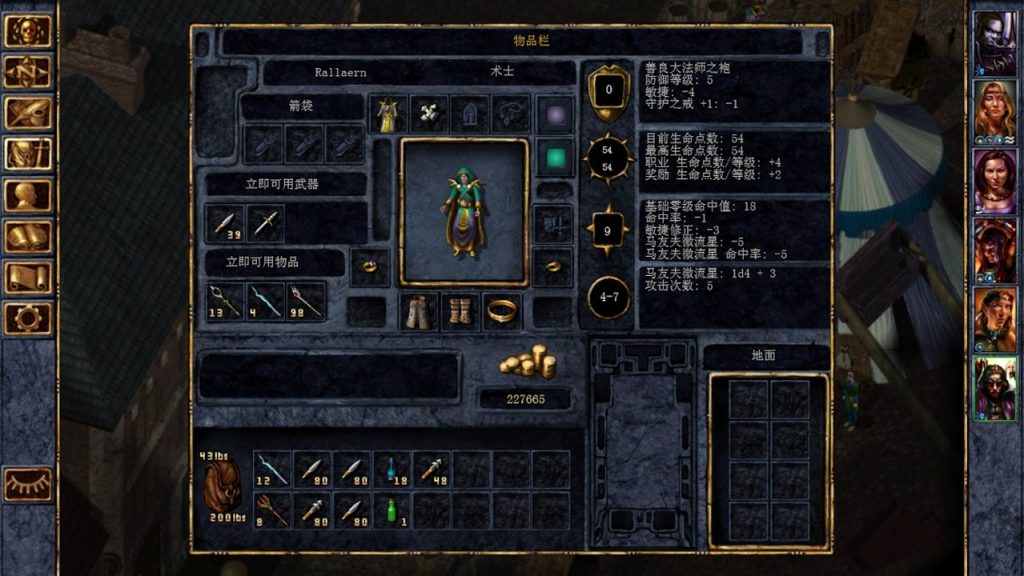Select the trident-shaped staff in the backpack

click(x=271, y=510)
